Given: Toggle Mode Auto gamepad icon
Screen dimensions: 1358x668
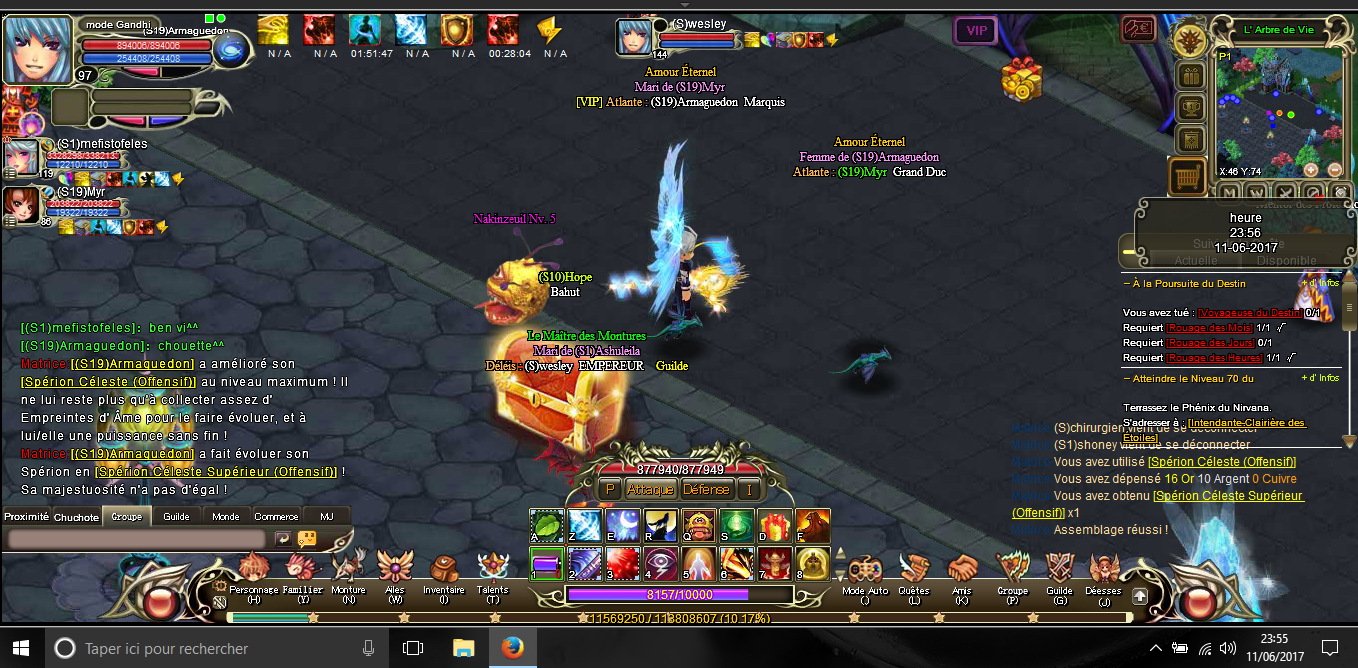Looking at the screenshot, I should pyautogui.click(x=865, y=571).
